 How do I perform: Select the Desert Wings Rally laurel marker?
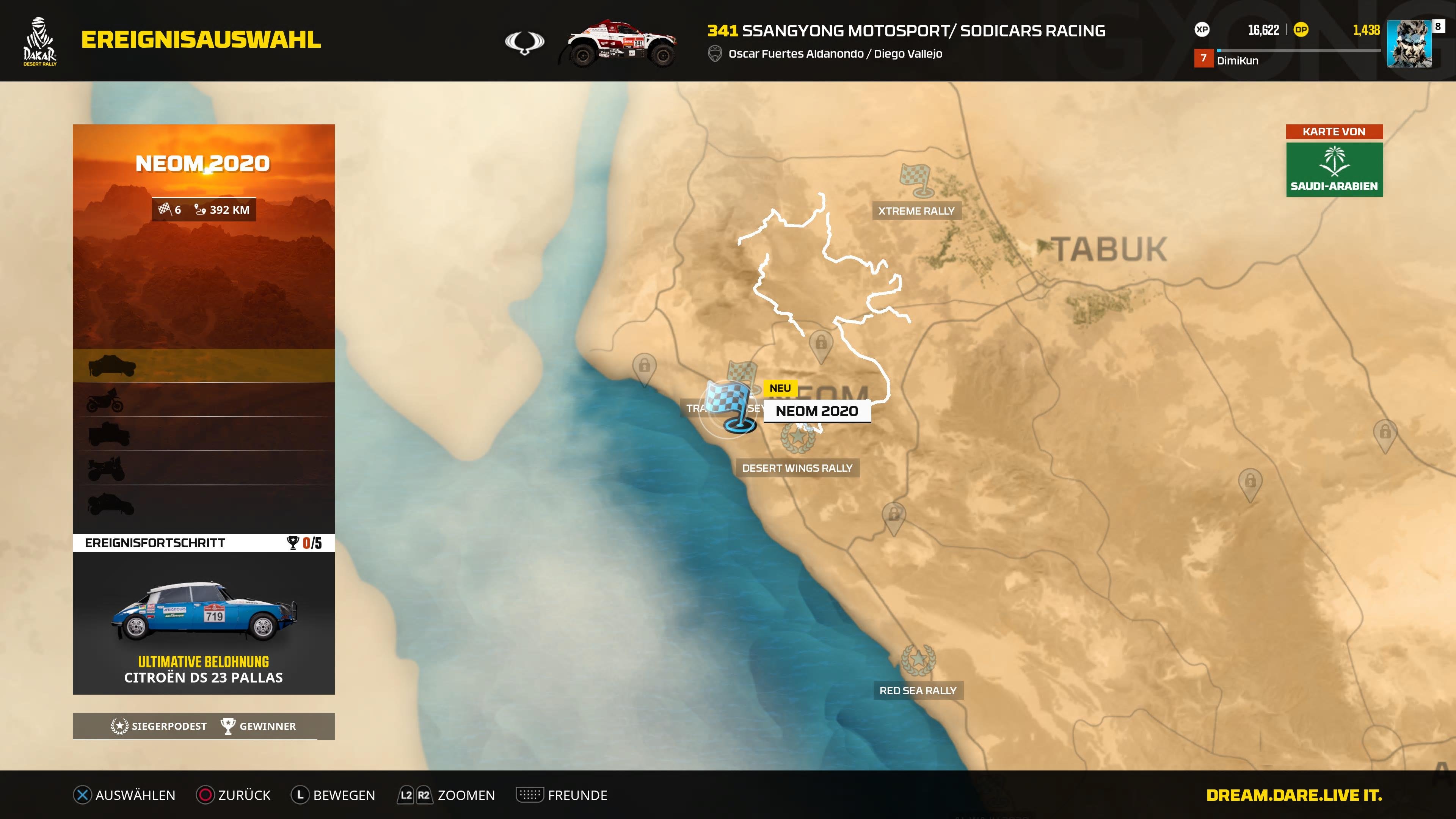(799, 439)
